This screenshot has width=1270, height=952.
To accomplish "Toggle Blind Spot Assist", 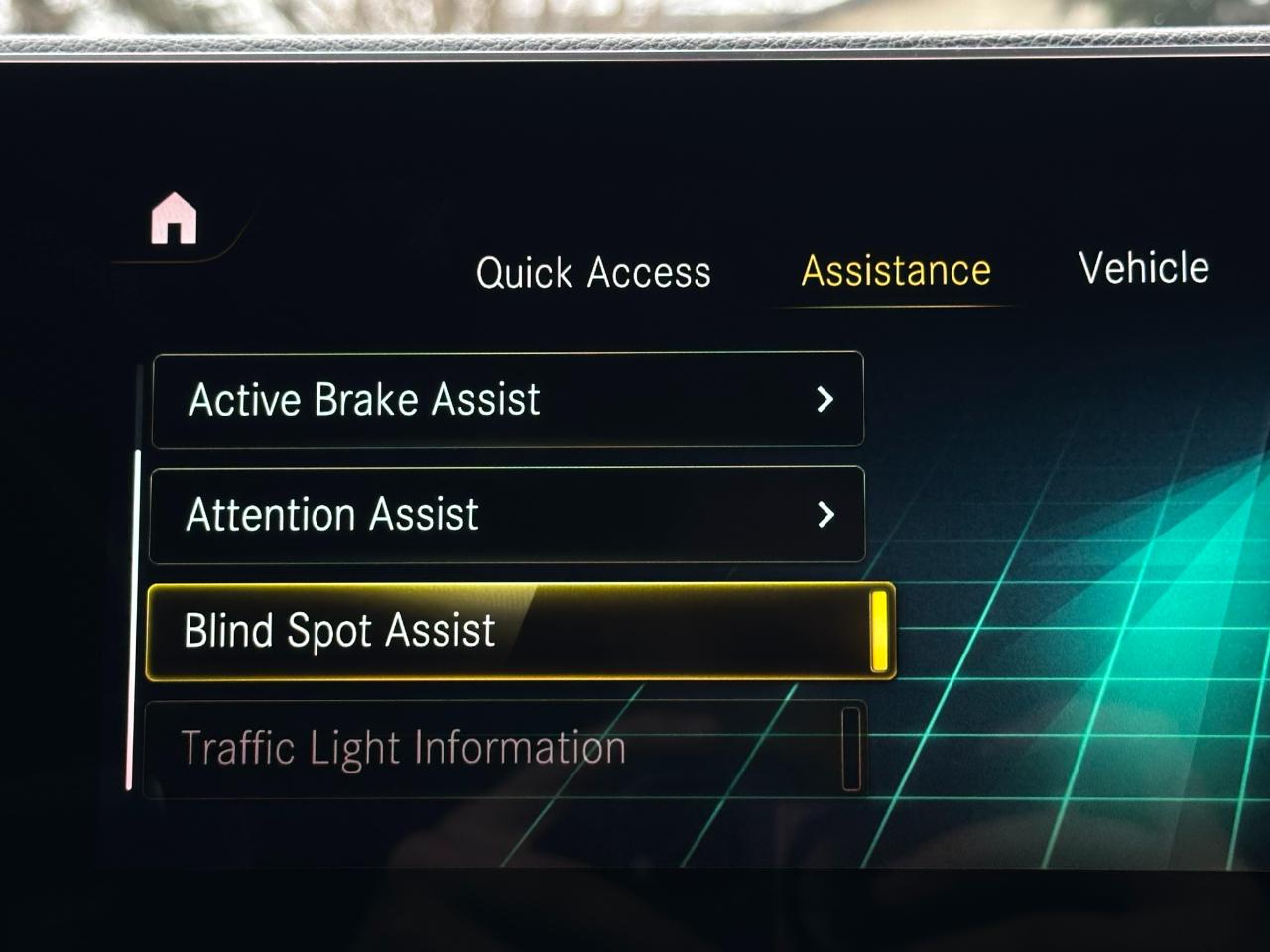I will (x=520, y=631).
